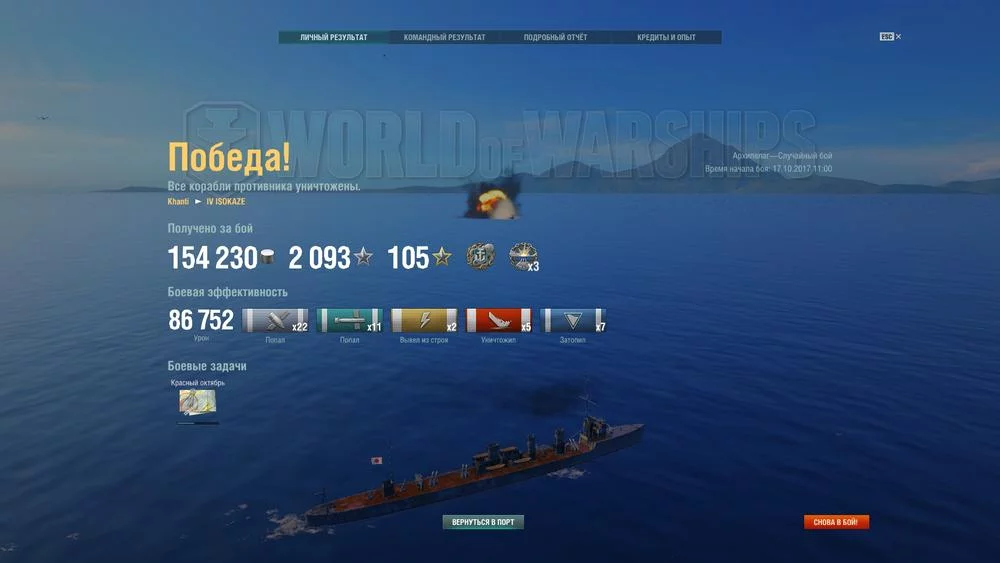This screenshot has height=563, width=1000.
Task: Show the Подробный отчёт tab
Action: point(555,38)
